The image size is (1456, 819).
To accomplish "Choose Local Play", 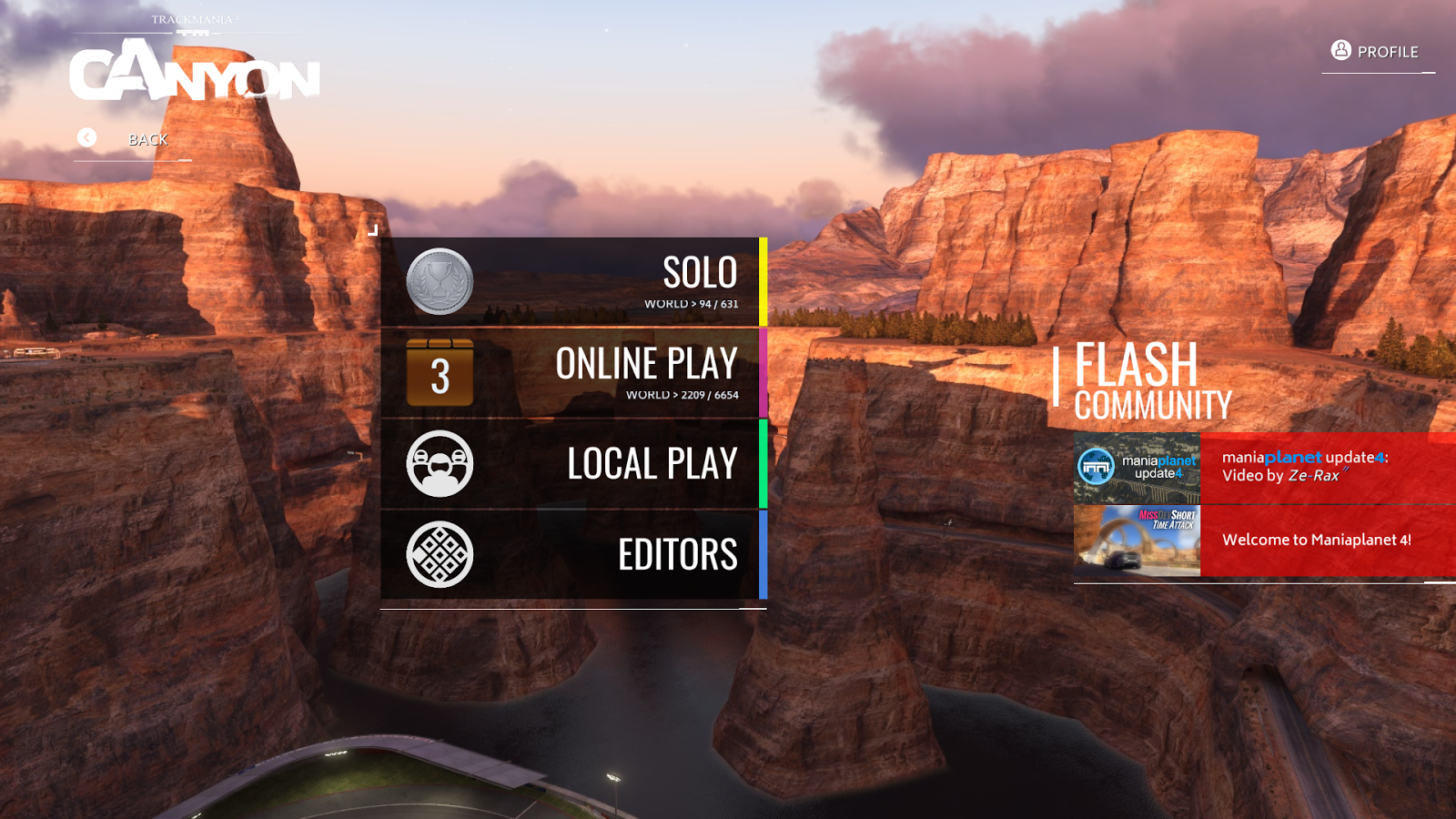I will (x=573, y=464).
